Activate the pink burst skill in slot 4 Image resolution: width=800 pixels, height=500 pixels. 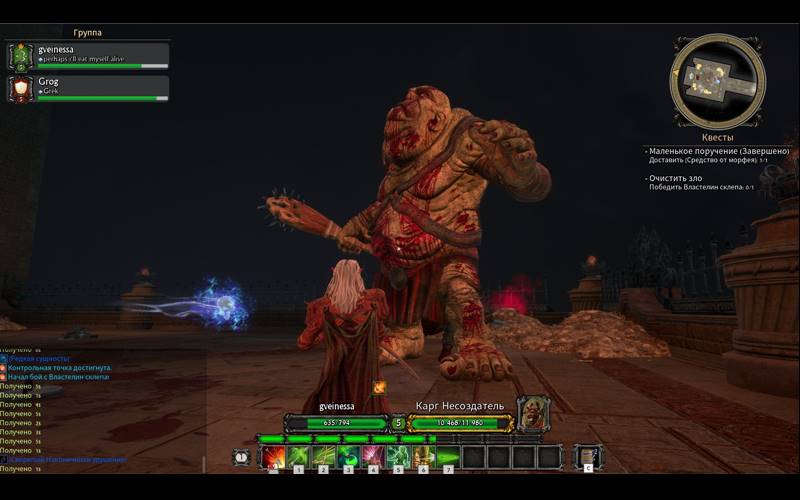[x=373, y=457]
